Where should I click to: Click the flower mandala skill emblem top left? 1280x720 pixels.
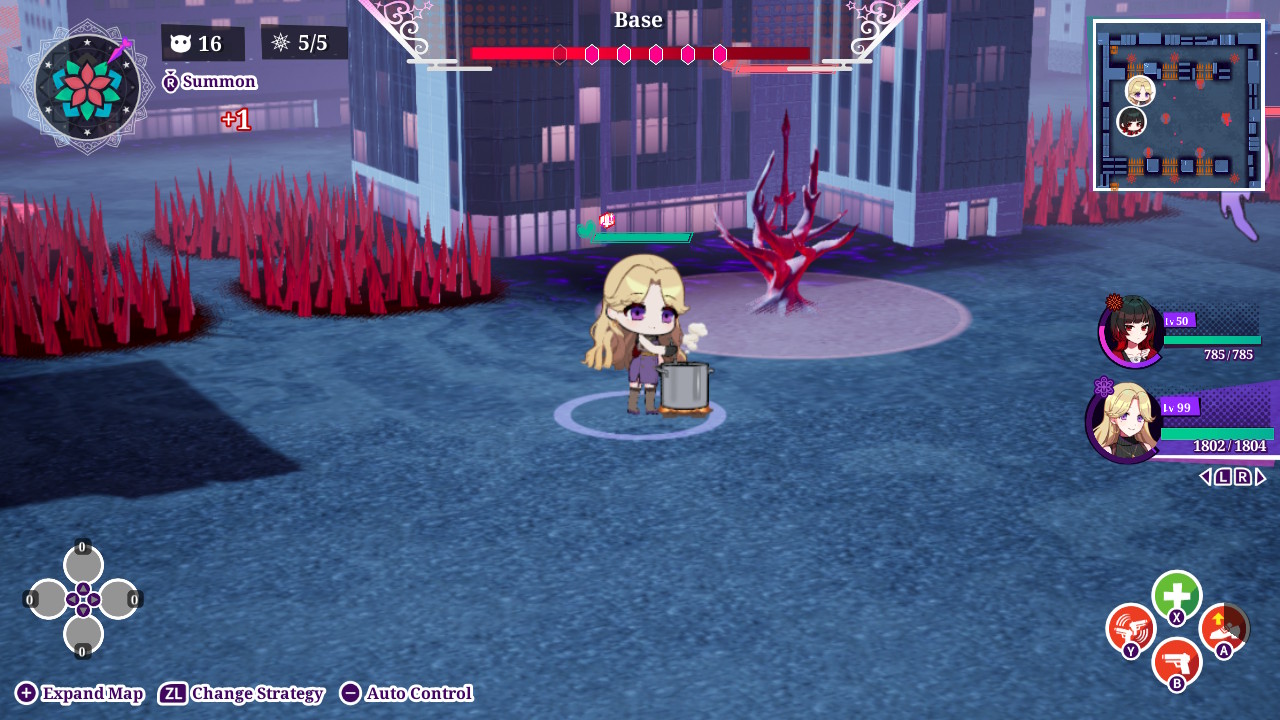click(85, 90)
